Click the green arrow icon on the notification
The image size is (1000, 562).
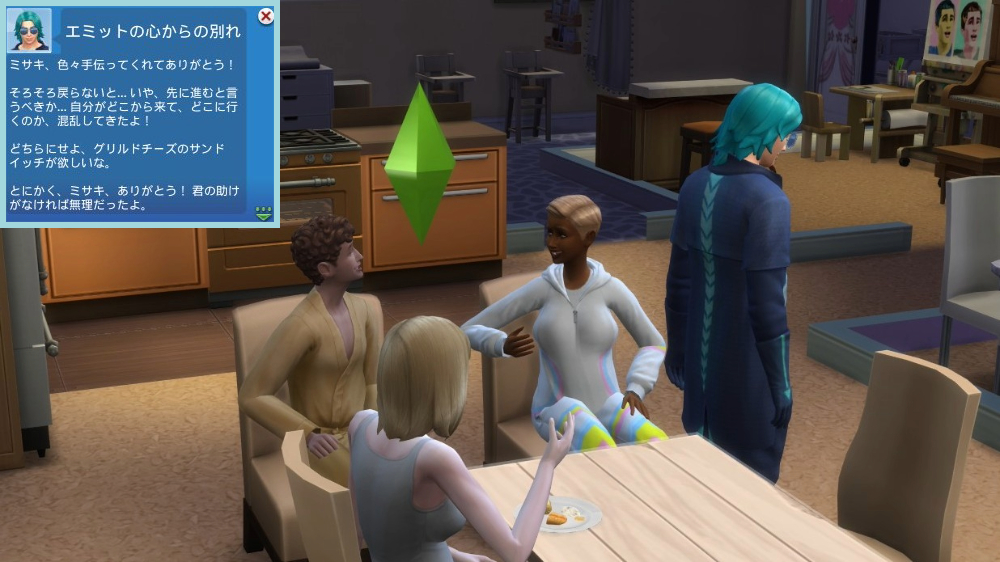pos(264,212)
